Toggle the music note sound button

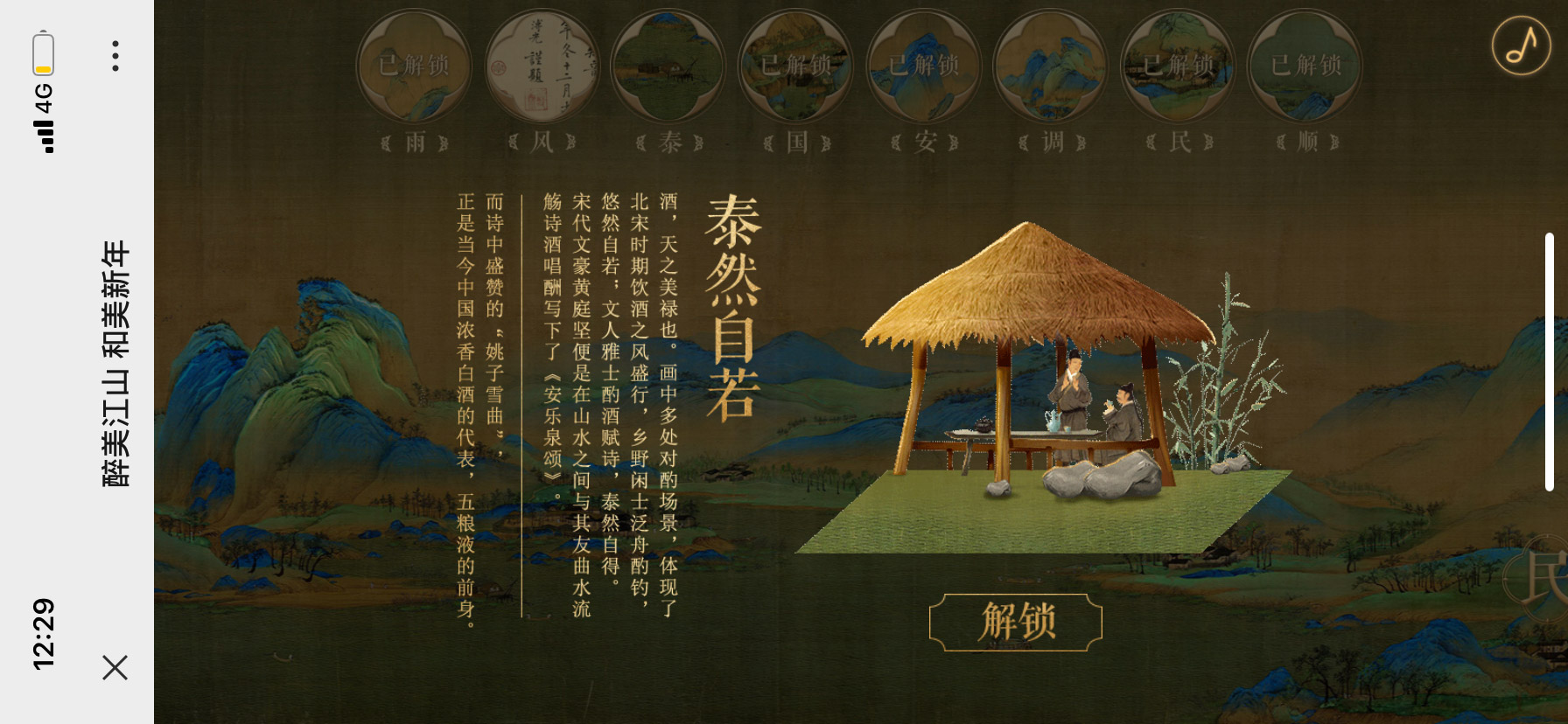pyautogui.click(x=1521, y=45)
